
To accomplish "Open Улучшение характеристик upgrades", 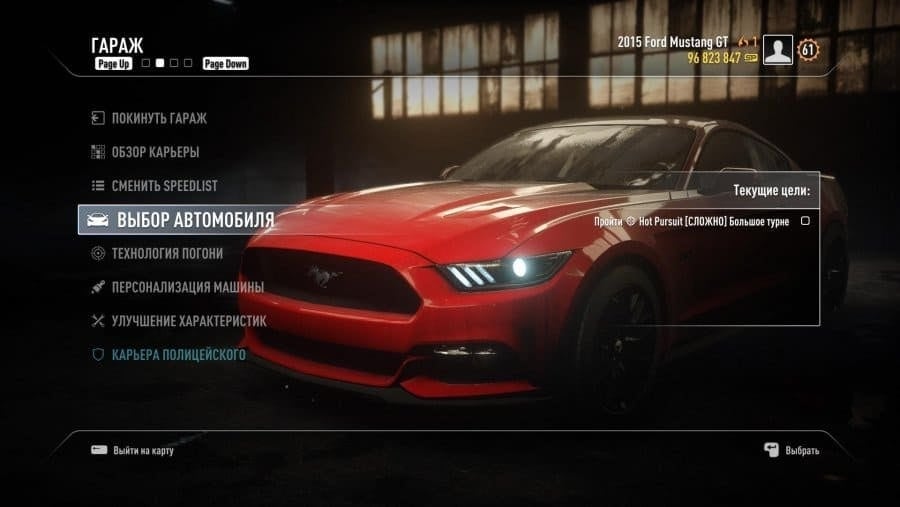I will [188, 321].
